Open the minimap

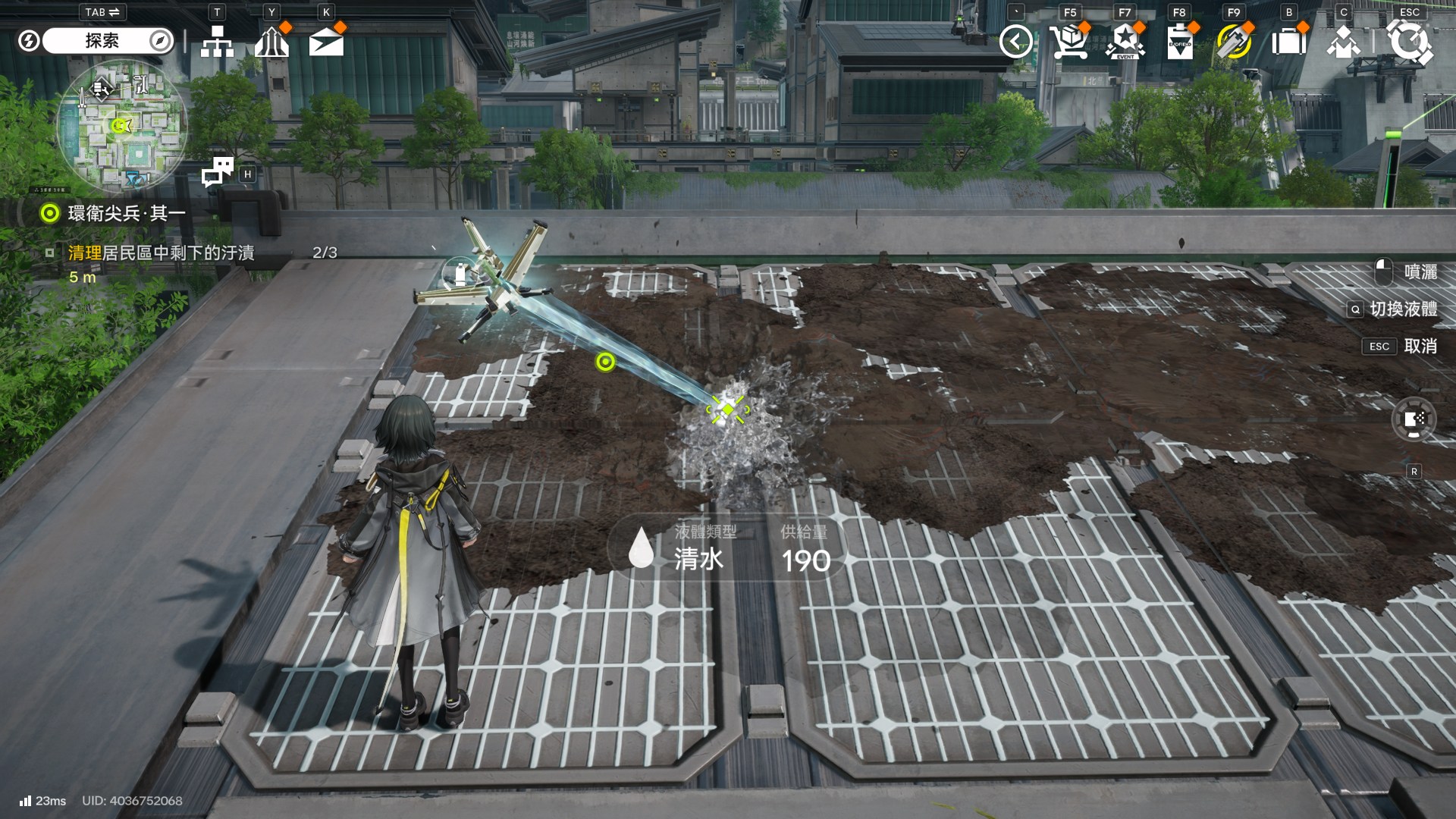(121, 125)
